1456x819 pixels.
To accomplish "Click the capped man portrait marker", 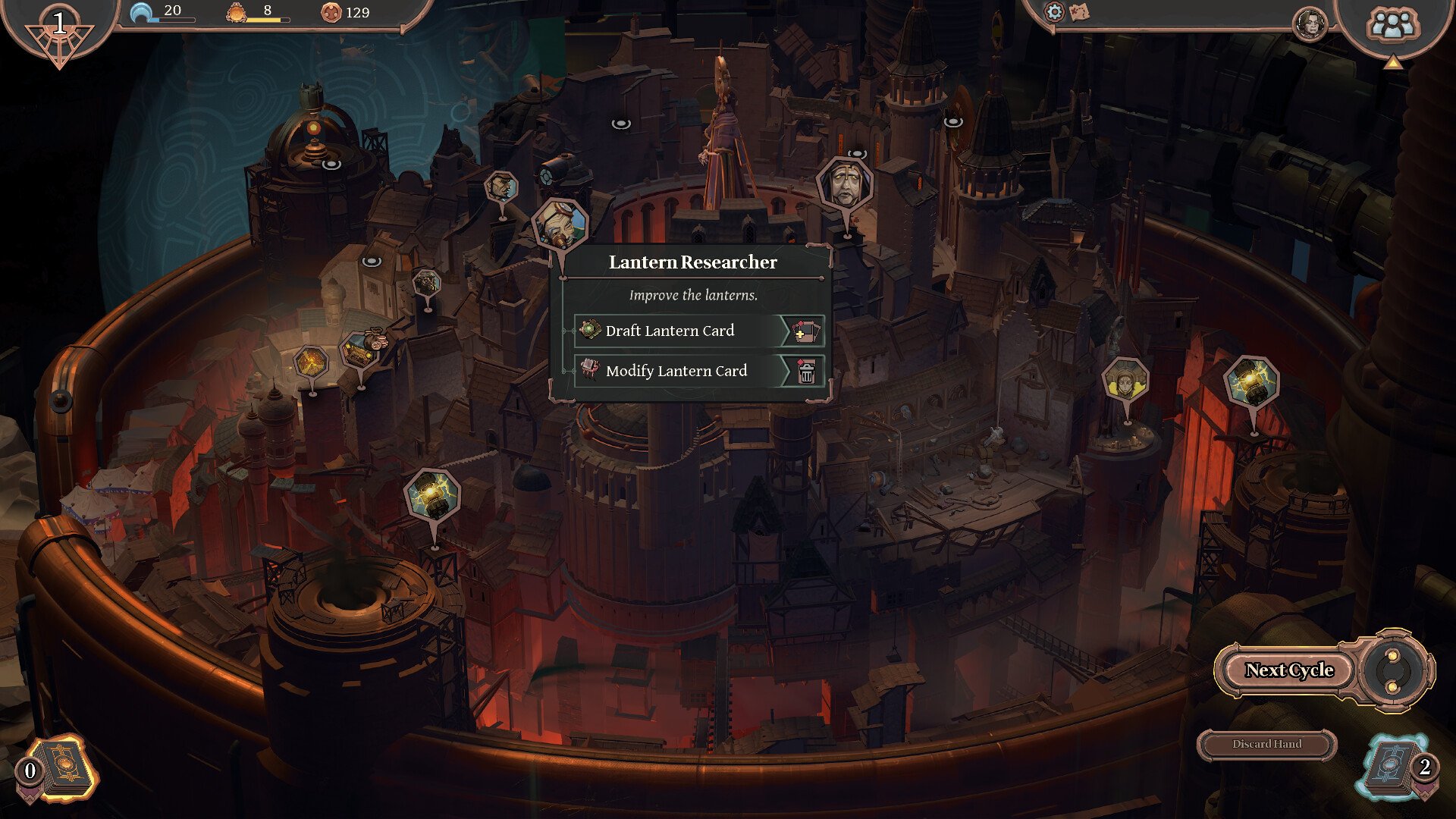I will coord(501,187).
